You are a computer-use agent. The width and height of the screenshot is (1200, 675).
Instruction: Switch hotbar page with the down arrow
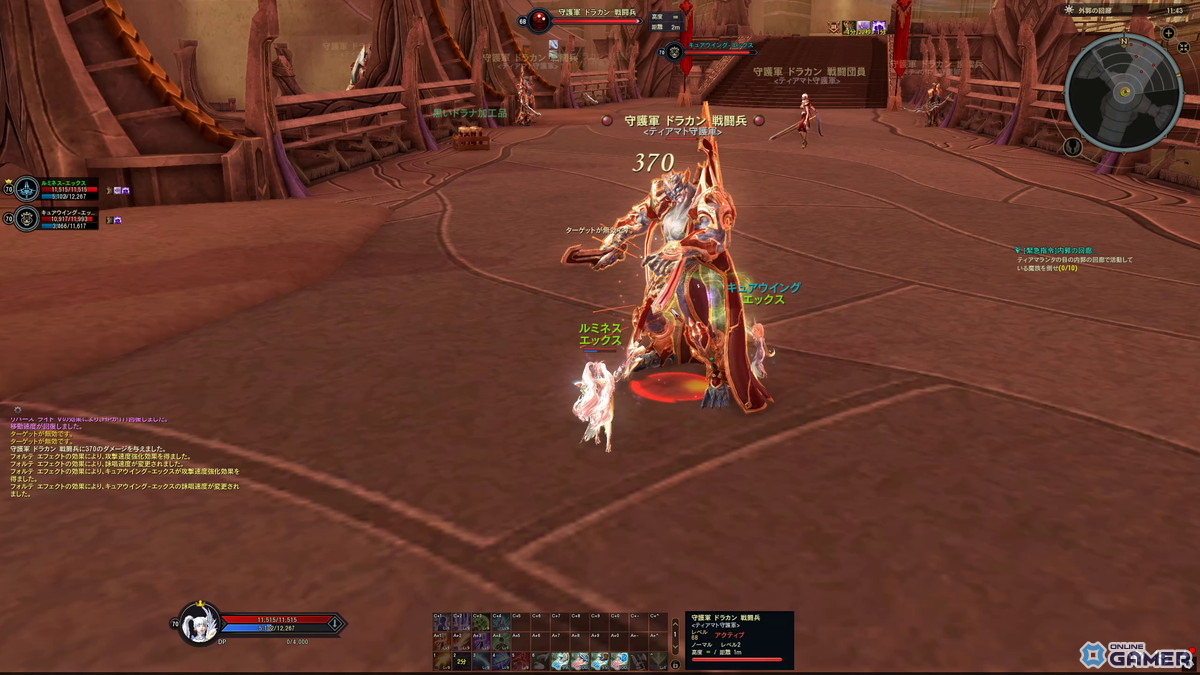675,645
